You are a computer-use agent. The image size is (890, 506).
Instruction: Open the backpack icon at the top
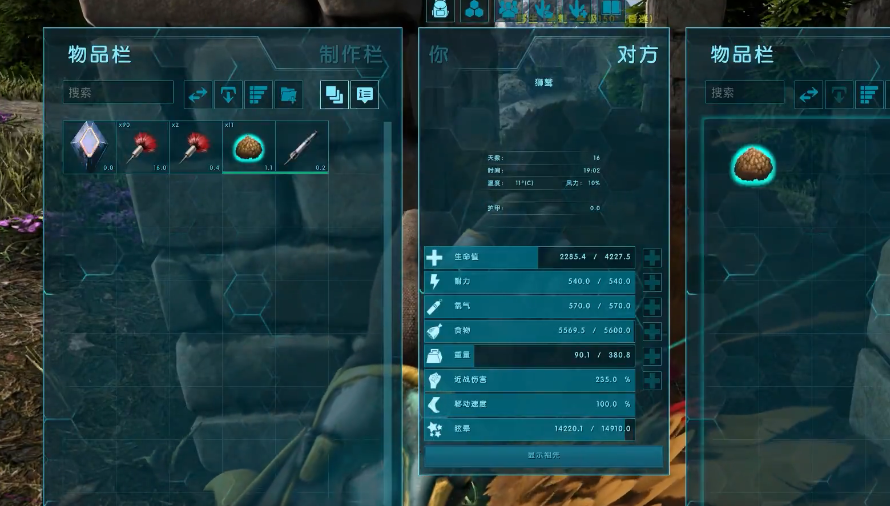coord(440,10)
